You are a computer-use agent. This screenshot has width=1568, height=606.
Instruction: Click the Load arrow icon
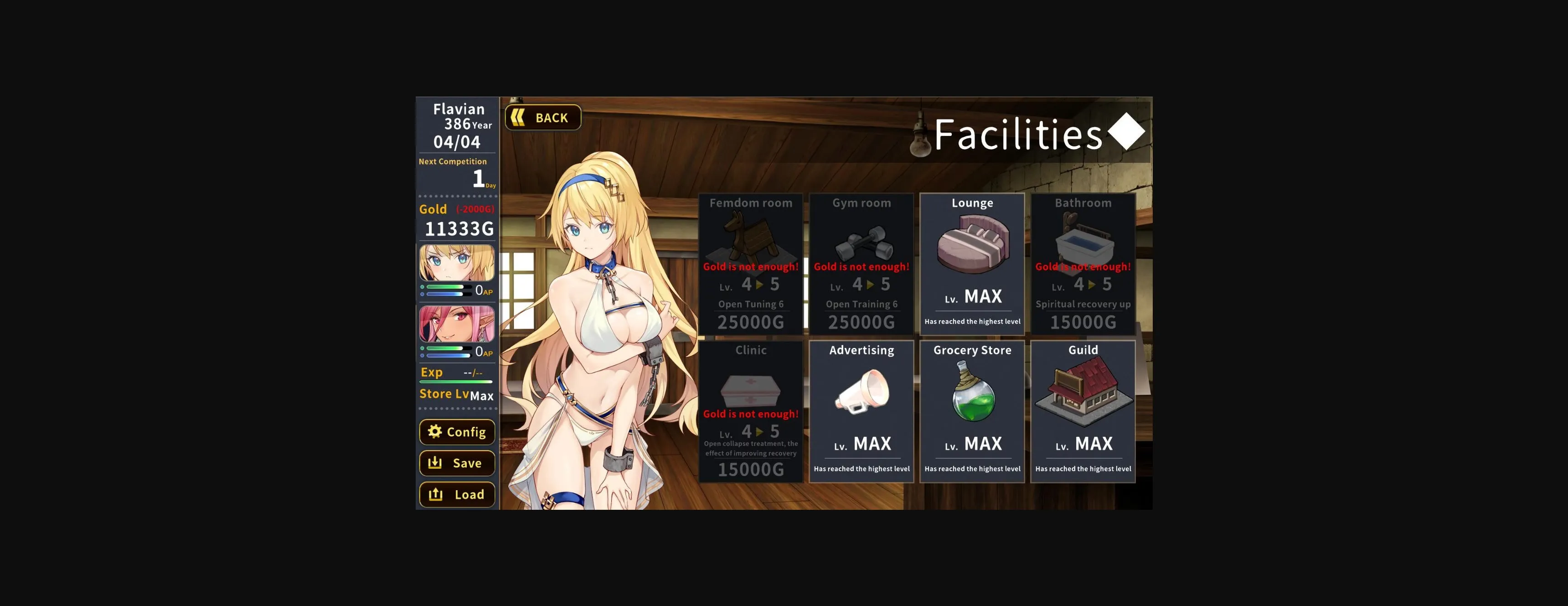click(x=436, y=495)
